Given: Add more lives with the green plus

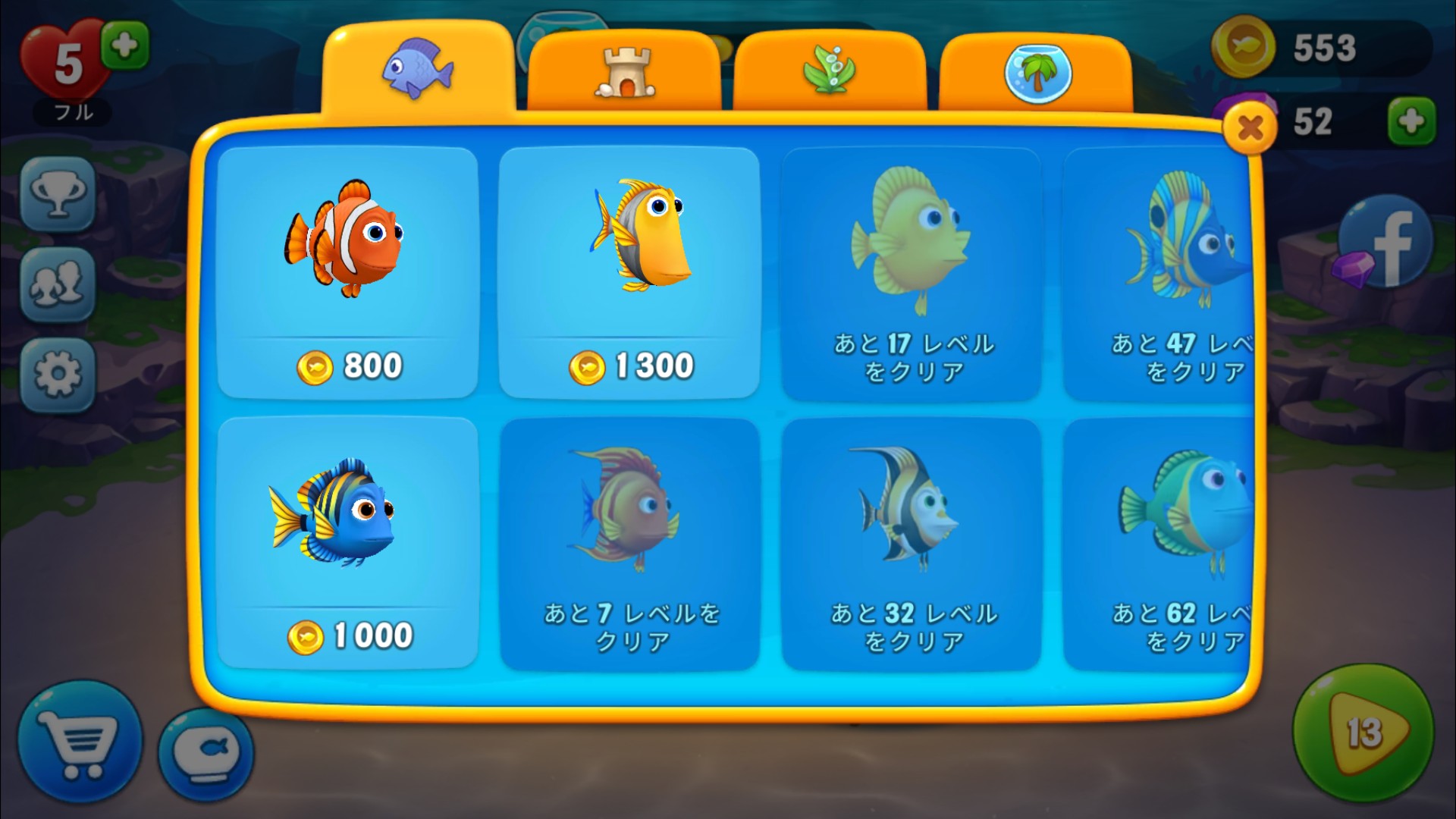Looking at the screenshot, I should [x=125, y=46].
